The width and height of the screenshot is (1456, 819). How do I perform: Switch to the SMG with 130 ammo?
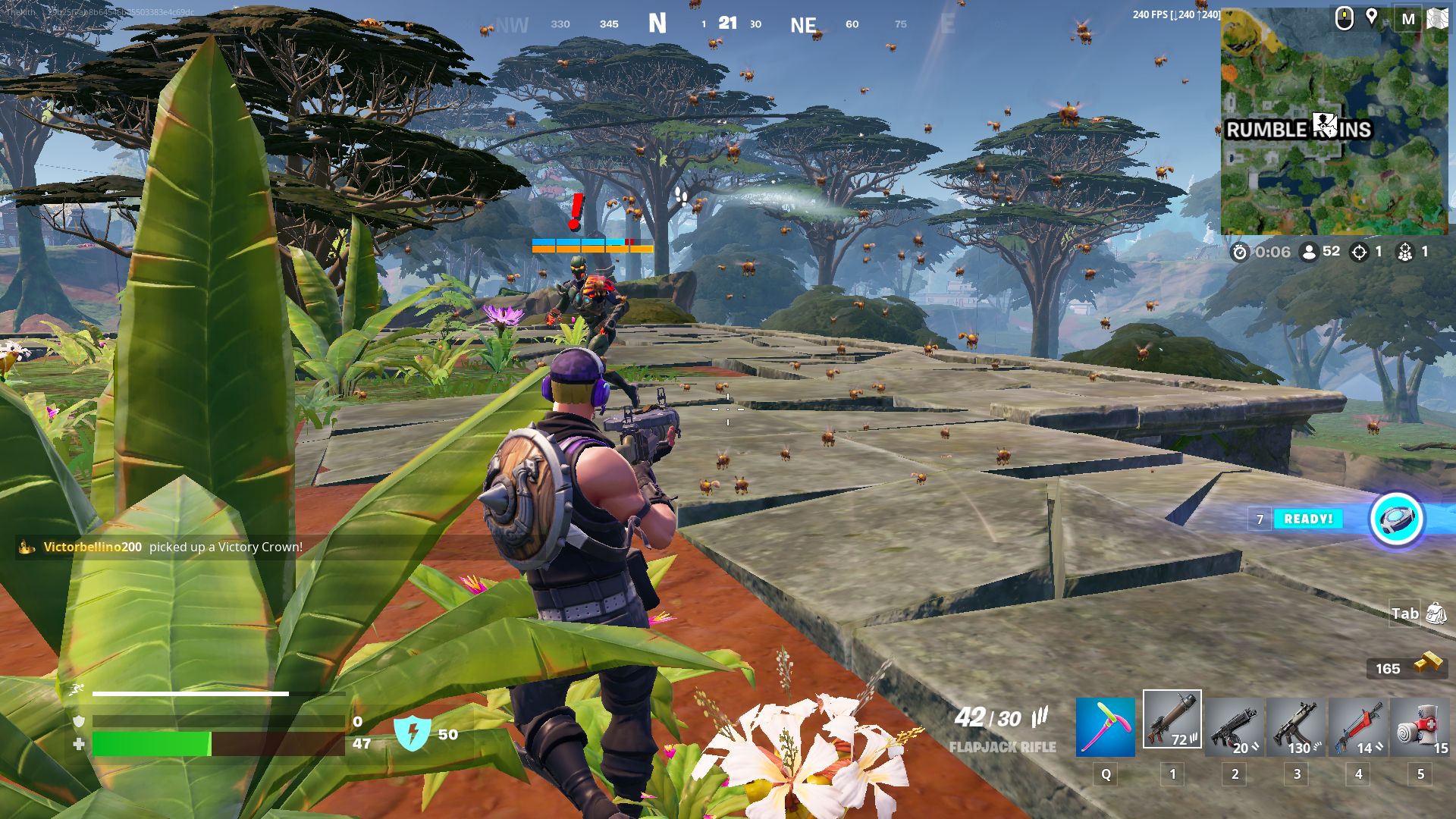pos(1296,728)
